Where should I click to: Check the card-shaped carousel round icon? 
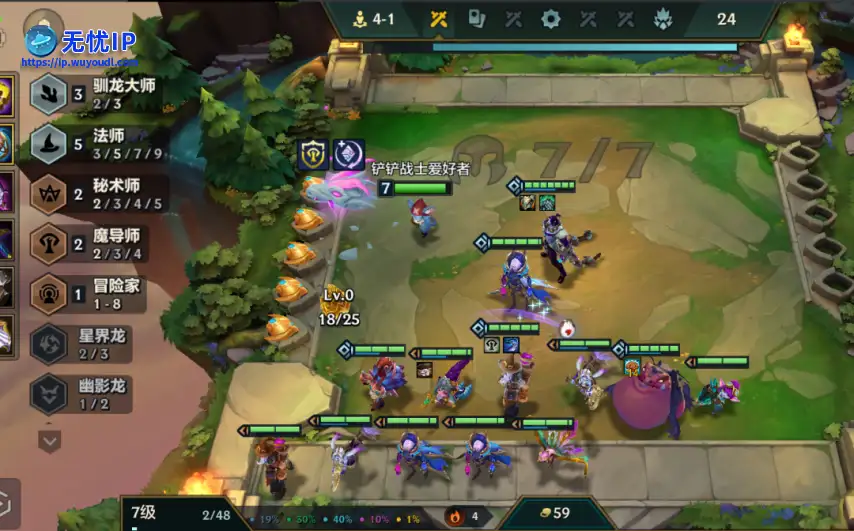tap(476, 18)
